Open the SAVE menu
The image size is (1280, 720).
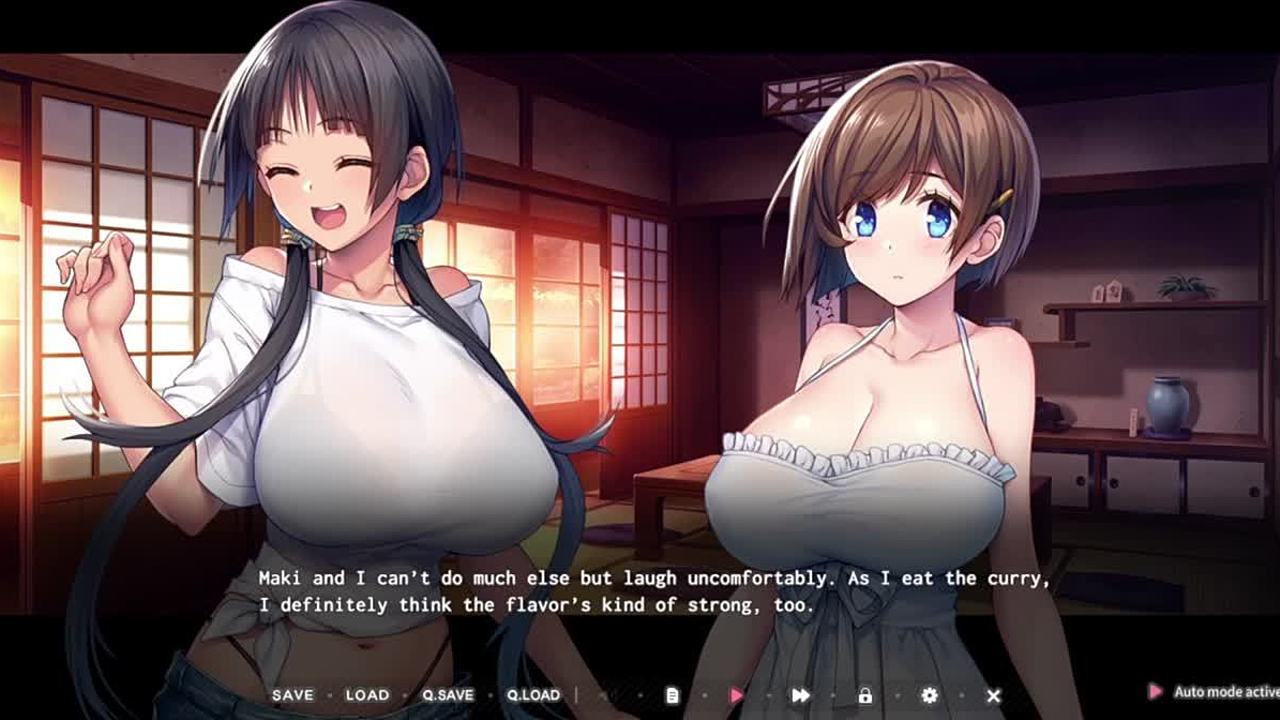click(x=292, y=695)
